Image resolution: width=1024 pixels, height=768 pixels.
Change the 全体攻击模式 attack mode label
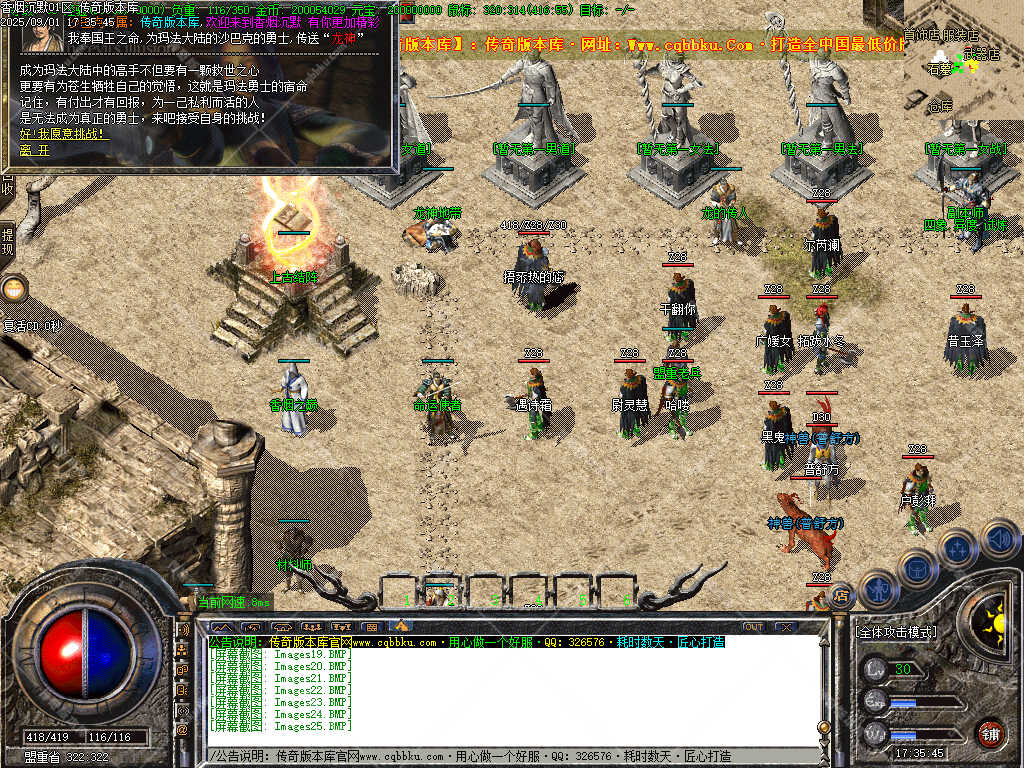pyautogui.click(x=896, y=632)
